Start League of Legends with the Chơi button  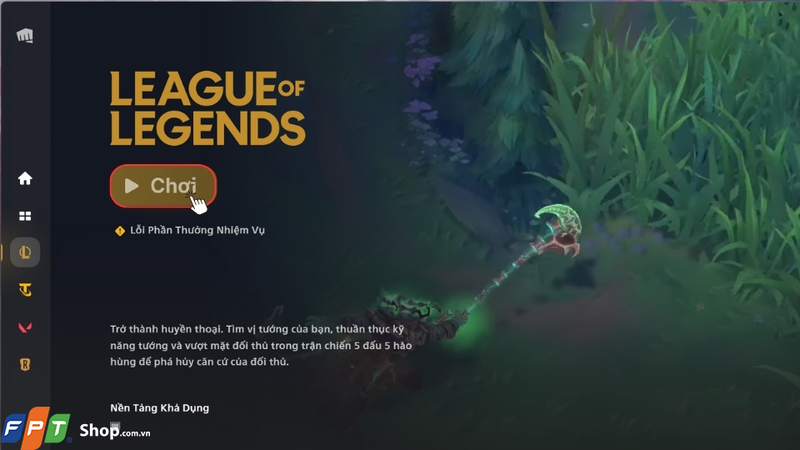(163, 186)
